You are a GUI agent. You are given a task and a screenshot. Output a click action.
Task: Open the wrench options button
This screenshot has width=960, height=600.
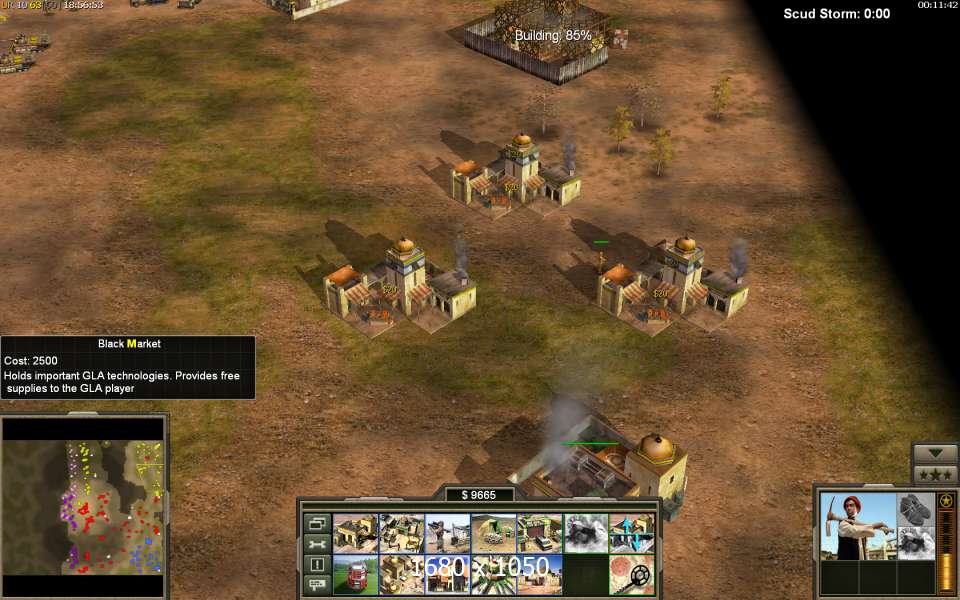(317, 544)
